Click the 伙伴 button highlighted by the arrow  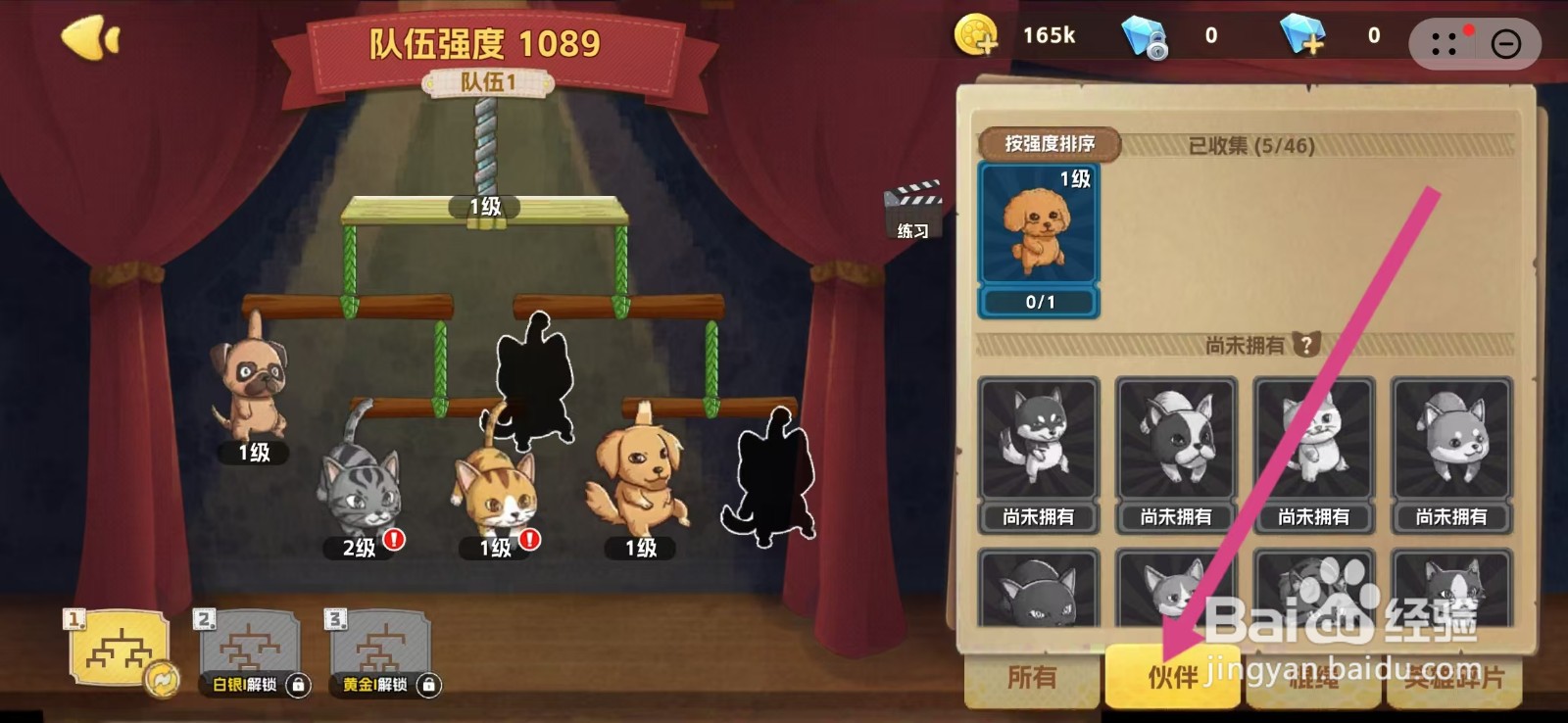(1172, 677)
